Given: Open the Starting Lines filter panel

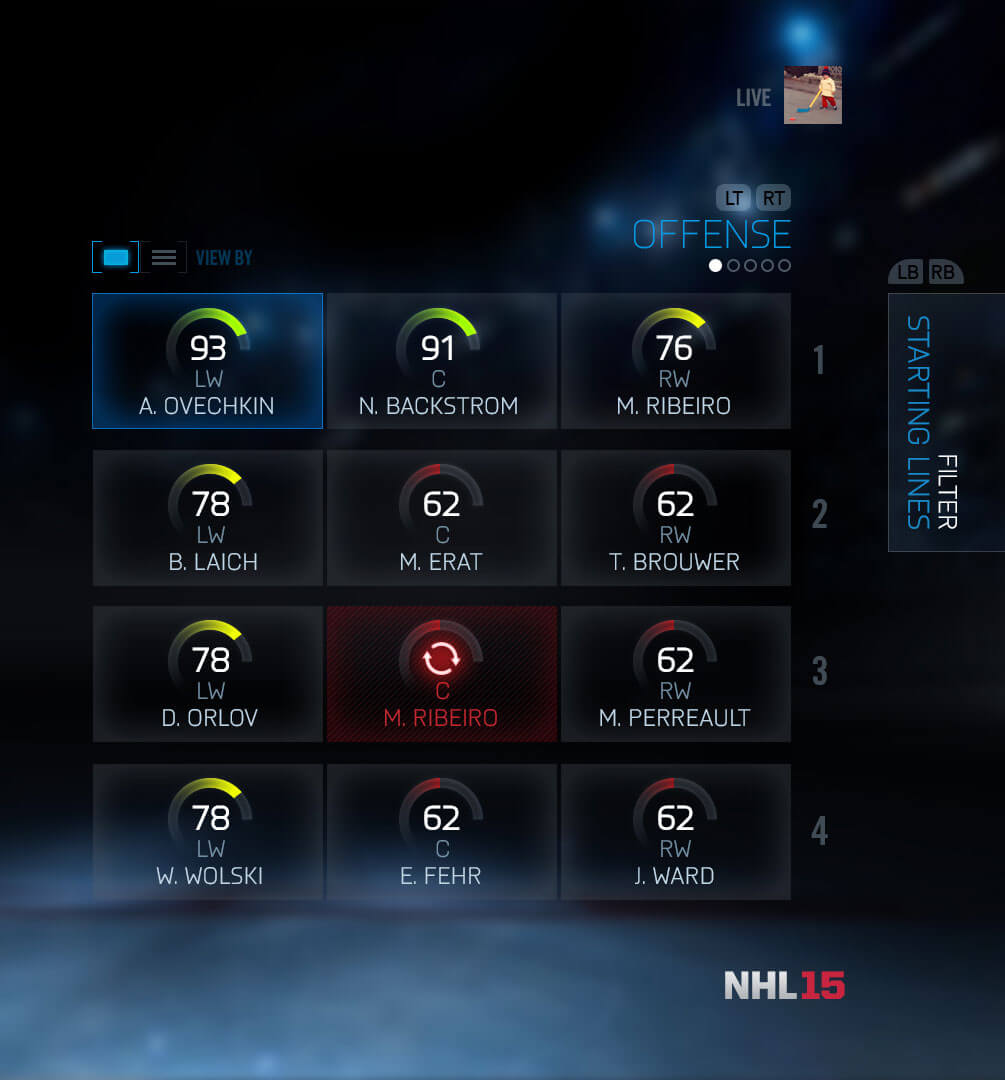Looking at the screenshot, I should tap(945, 422).
